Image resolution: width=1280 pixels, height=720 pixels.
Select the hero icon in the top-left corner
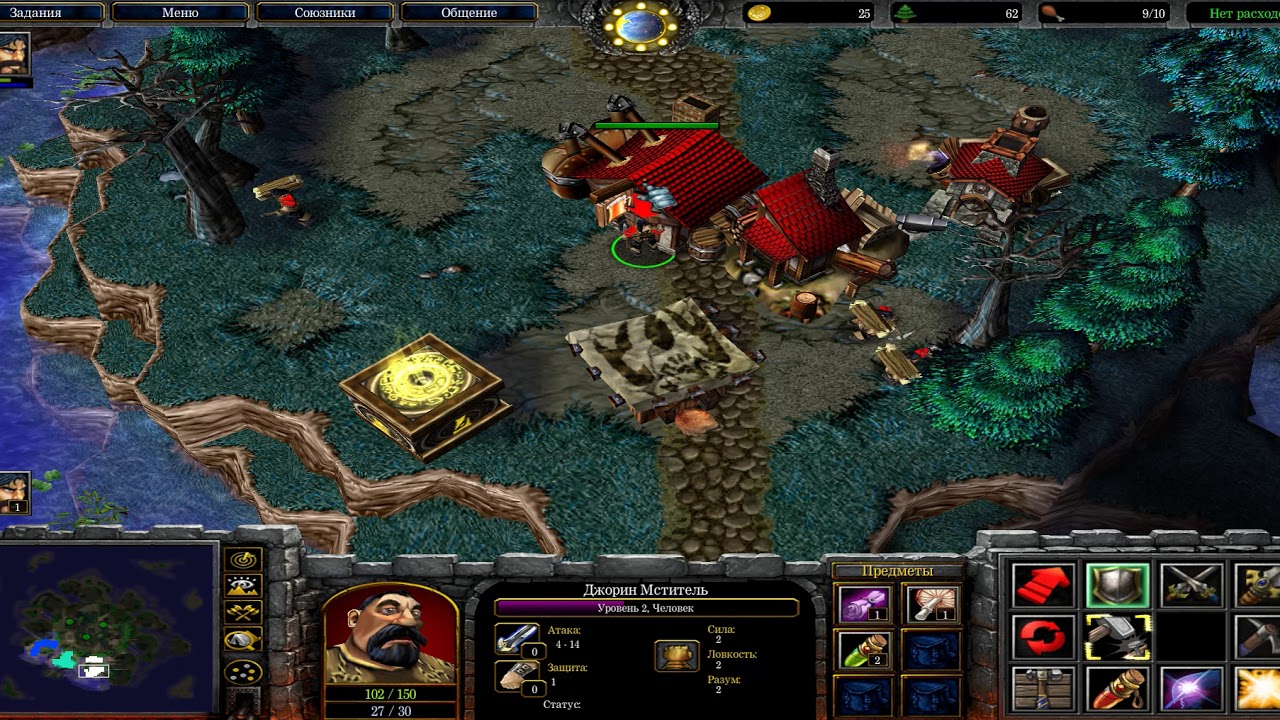click(x=15, y=55)
